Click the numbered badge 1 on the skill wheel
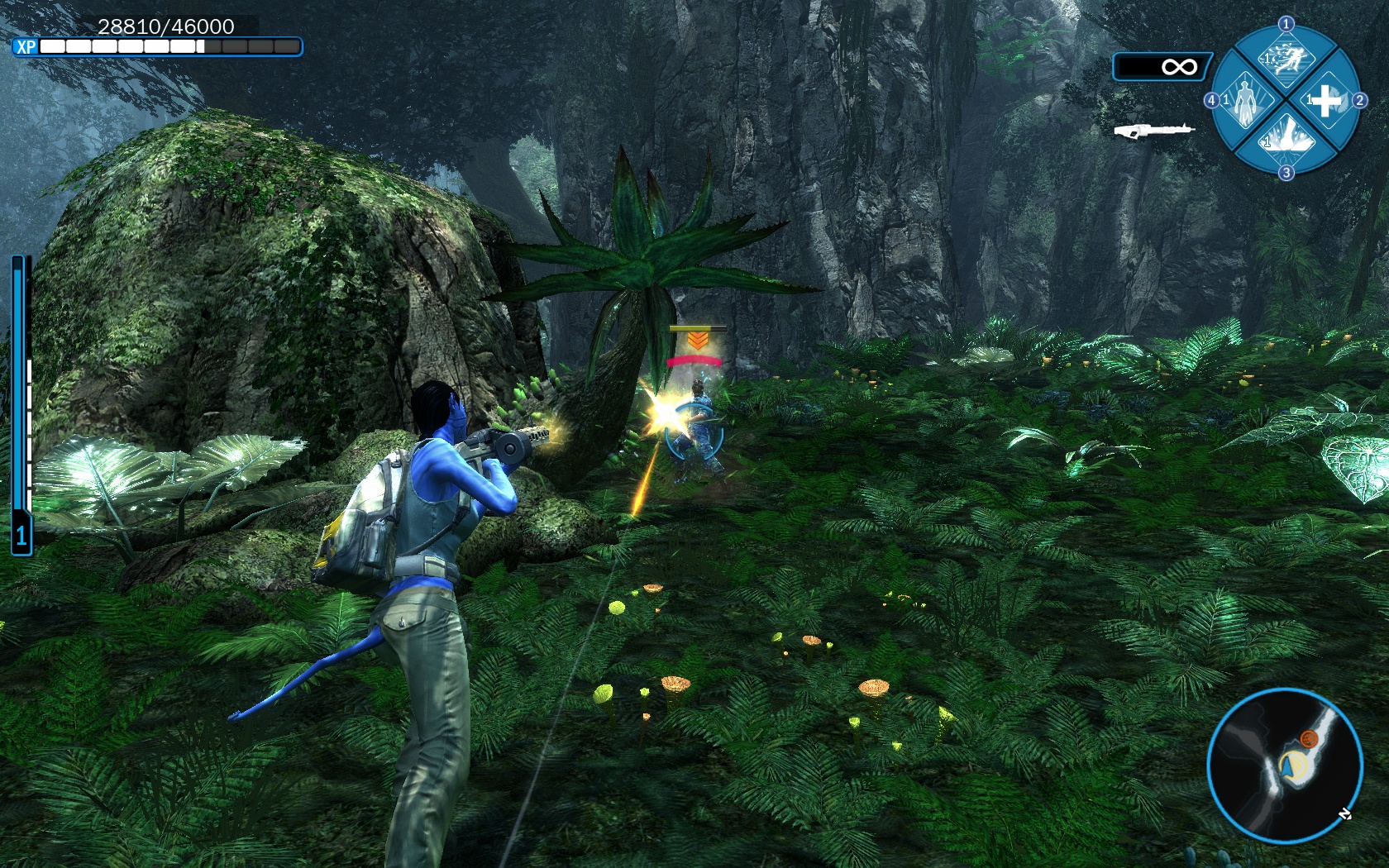 pos(1286,24)
